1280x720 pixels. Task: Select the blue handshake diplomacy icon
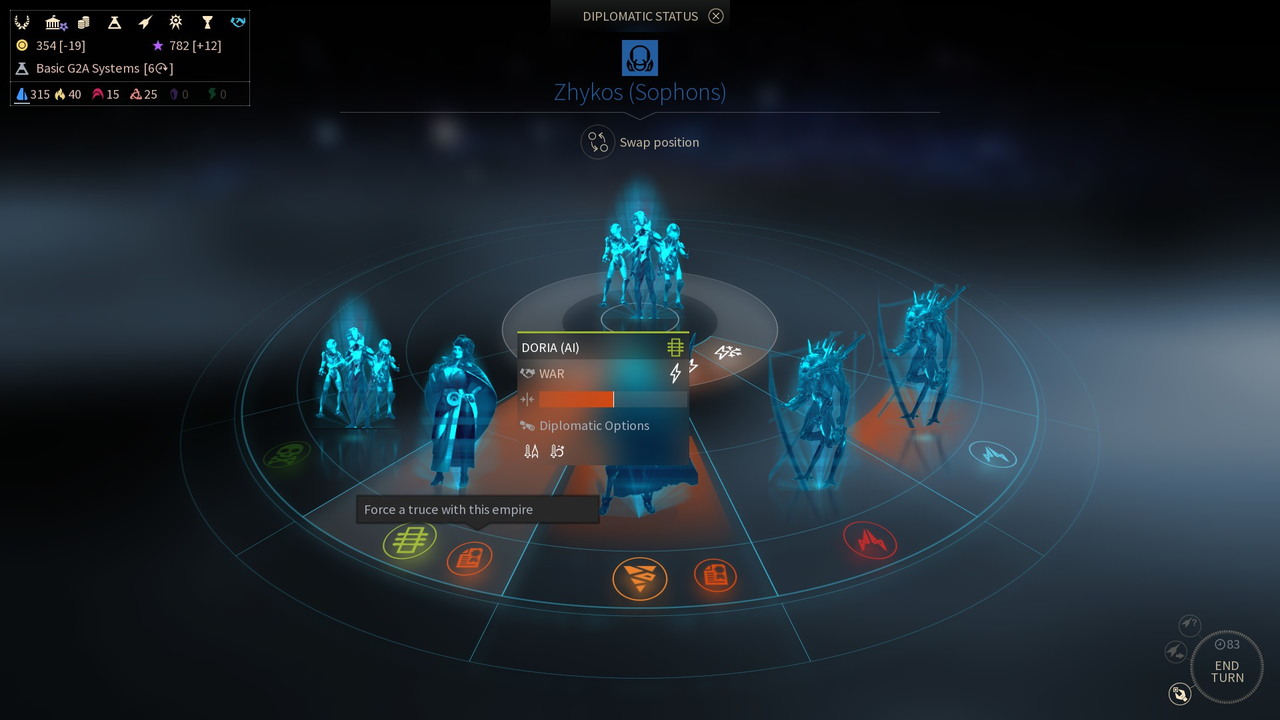coord(237,22)
